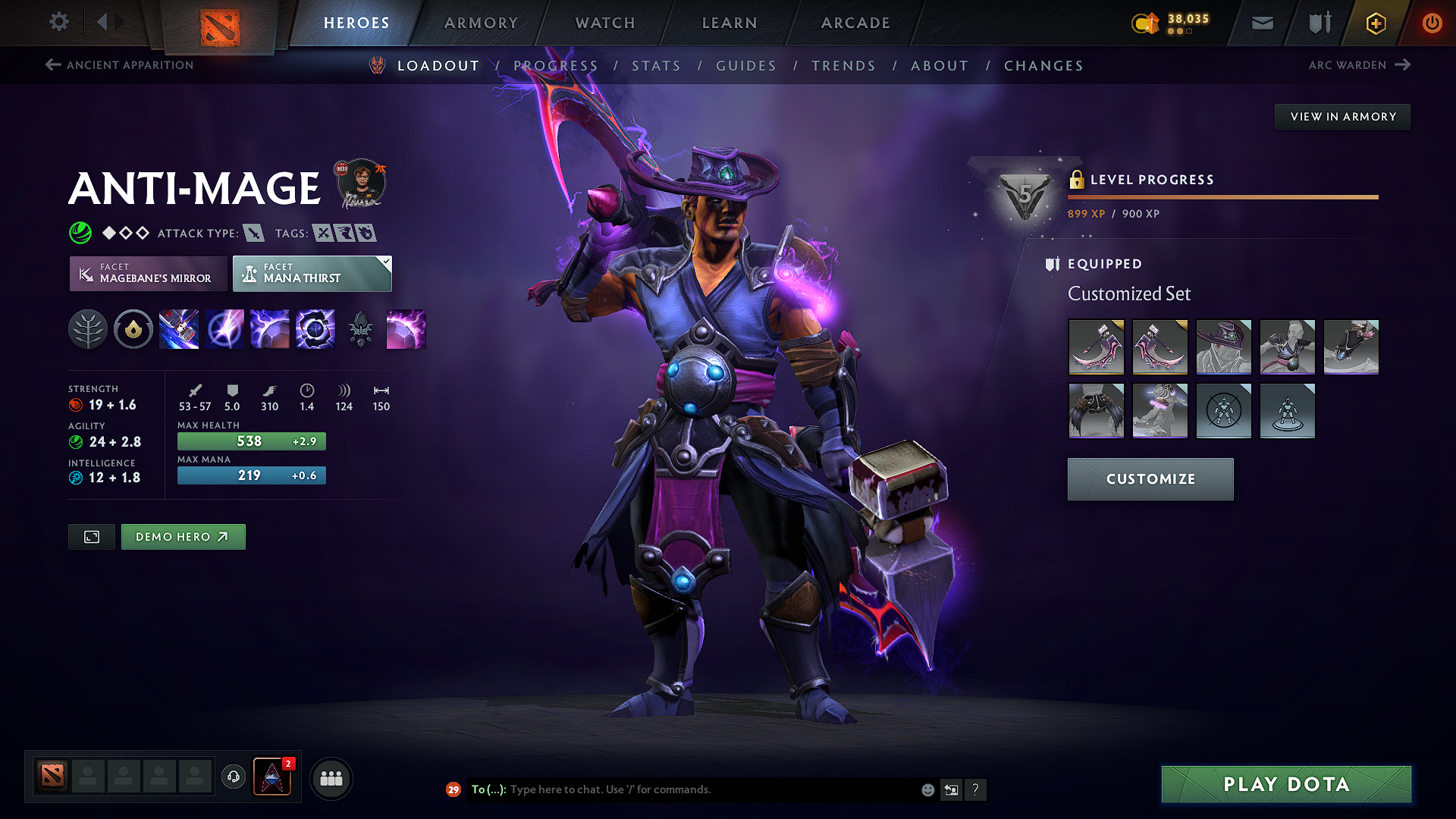
Task: Open the smiley emoticon picker in chat
Action: 927,789
